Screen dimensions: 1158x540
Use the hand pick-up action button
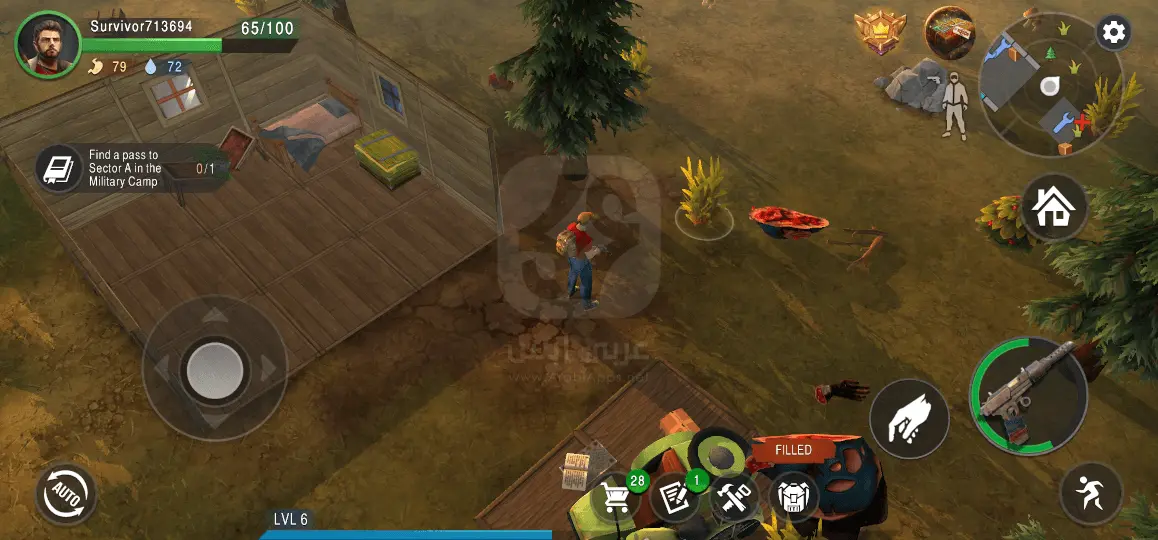pos(909,419)
